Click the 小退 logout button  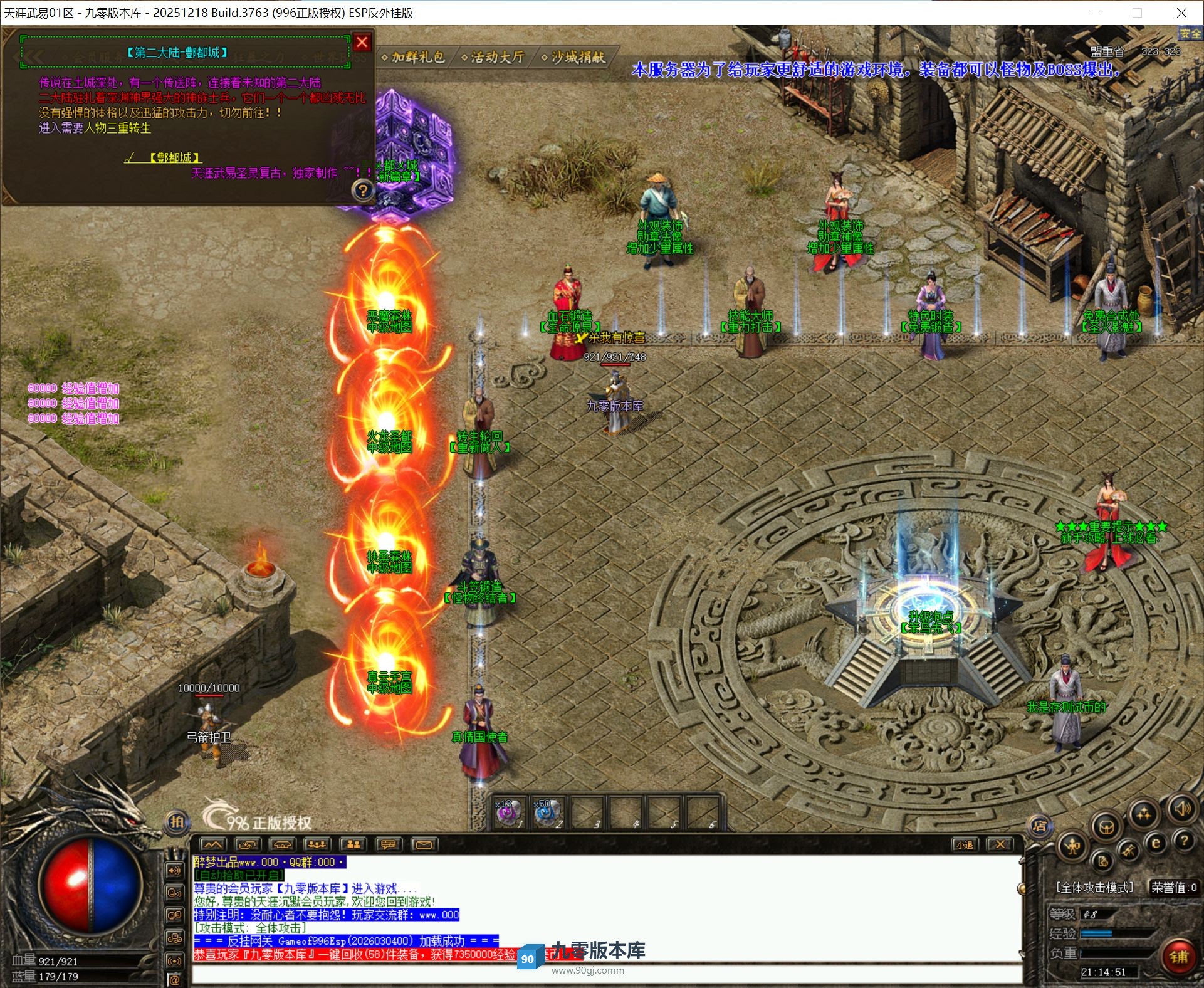click(x=965, y=844)
